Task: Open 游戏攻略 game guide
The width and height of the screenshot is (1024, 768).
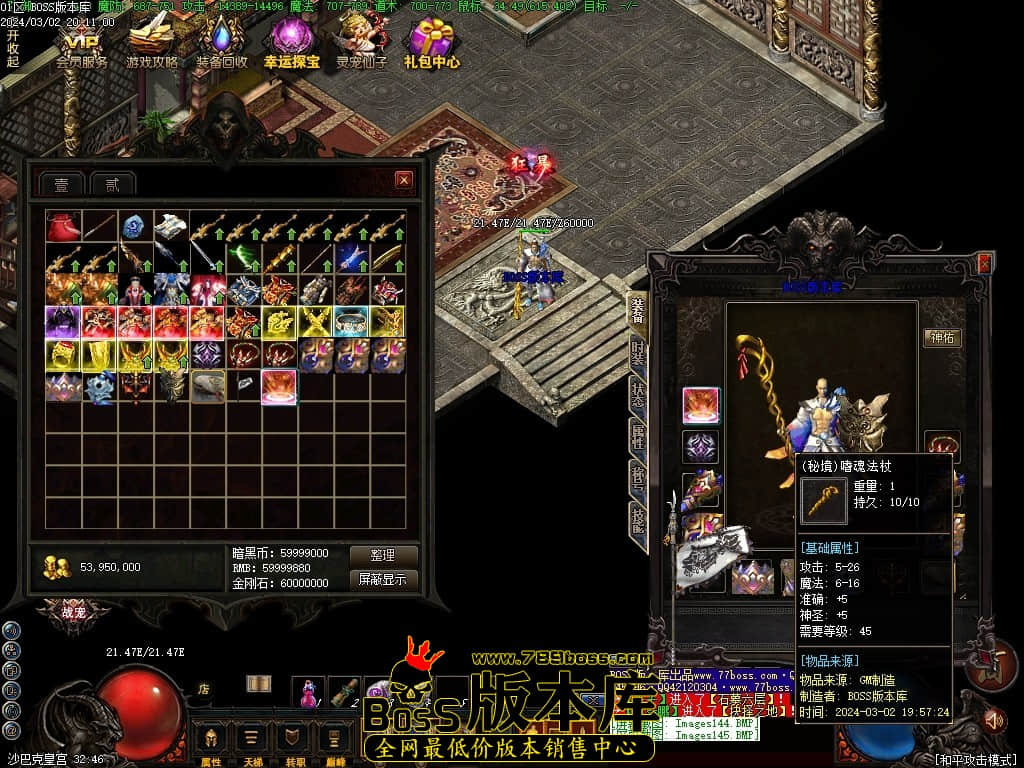Action: (x=152, y=45)
